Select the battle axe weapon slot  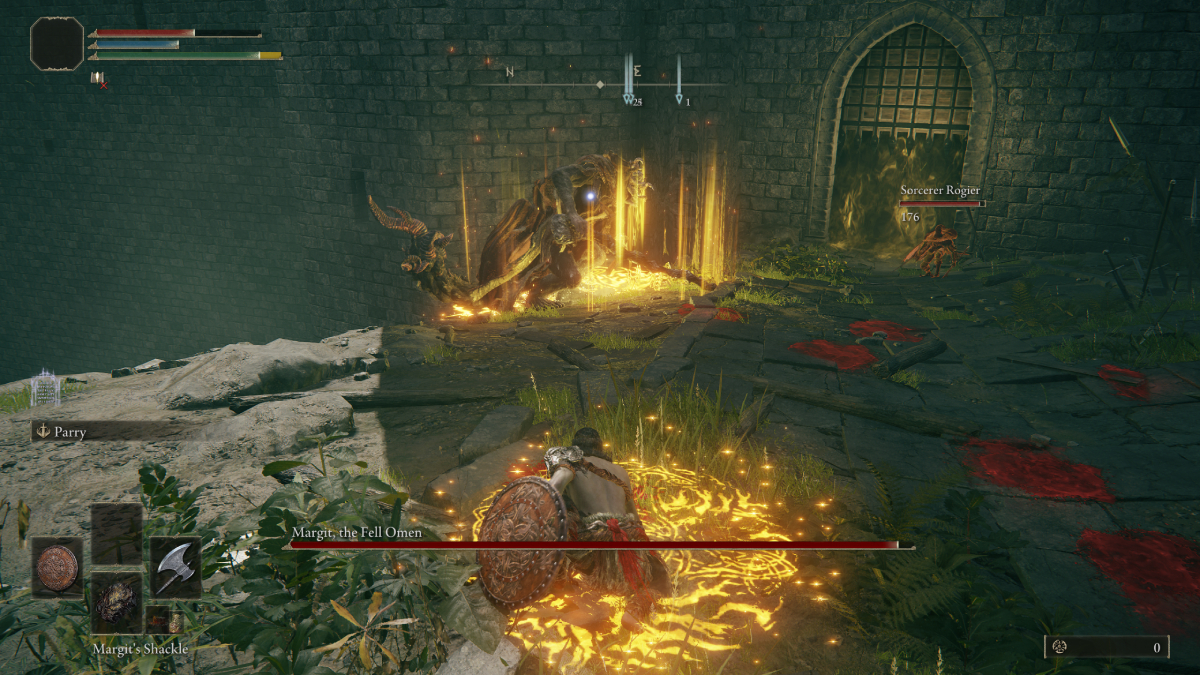pos(176,567)
